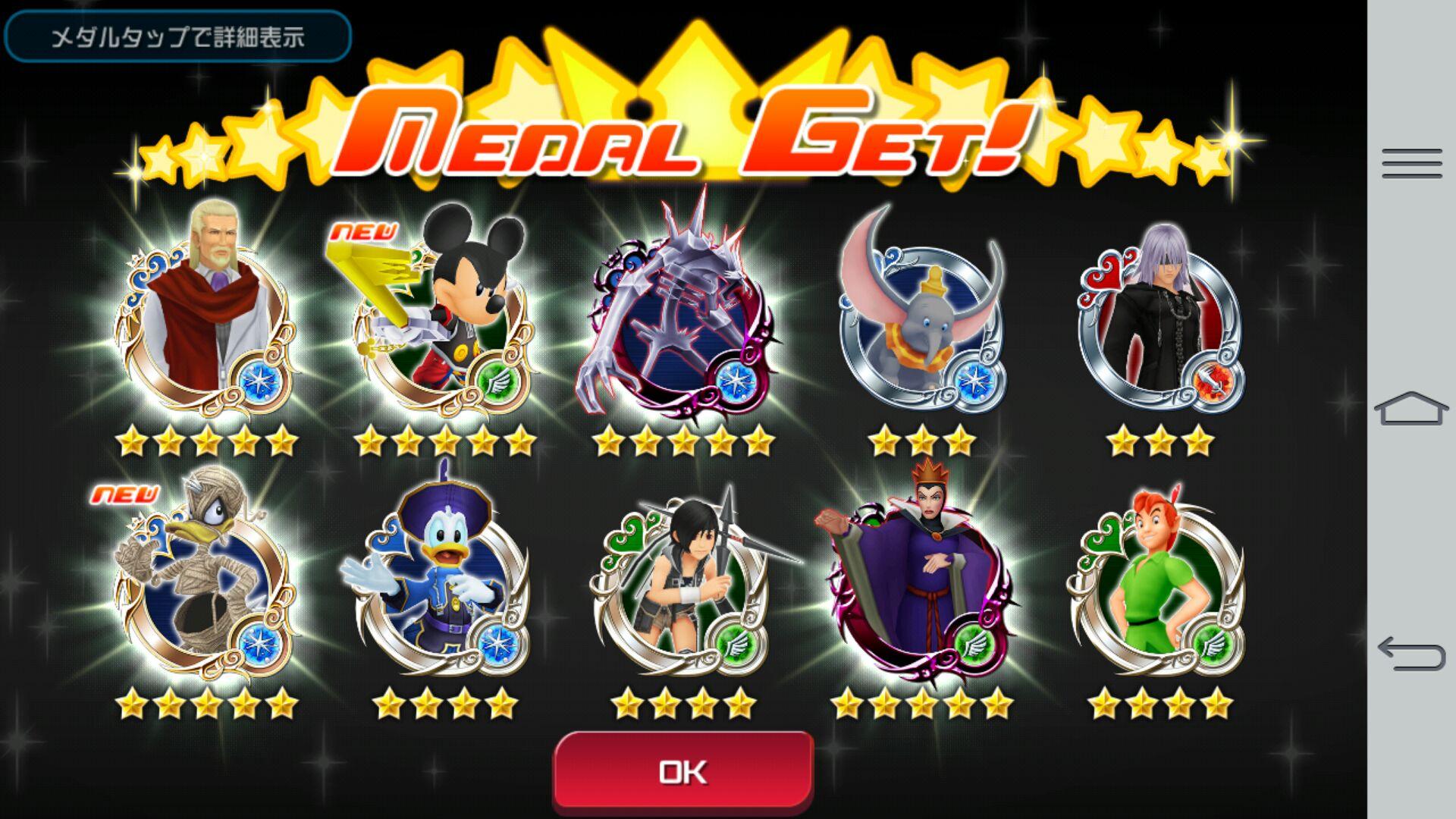This screenshot has width=1456, height=819.
Task: Tap the Android home button
Action: click(x=1411, y=409)
